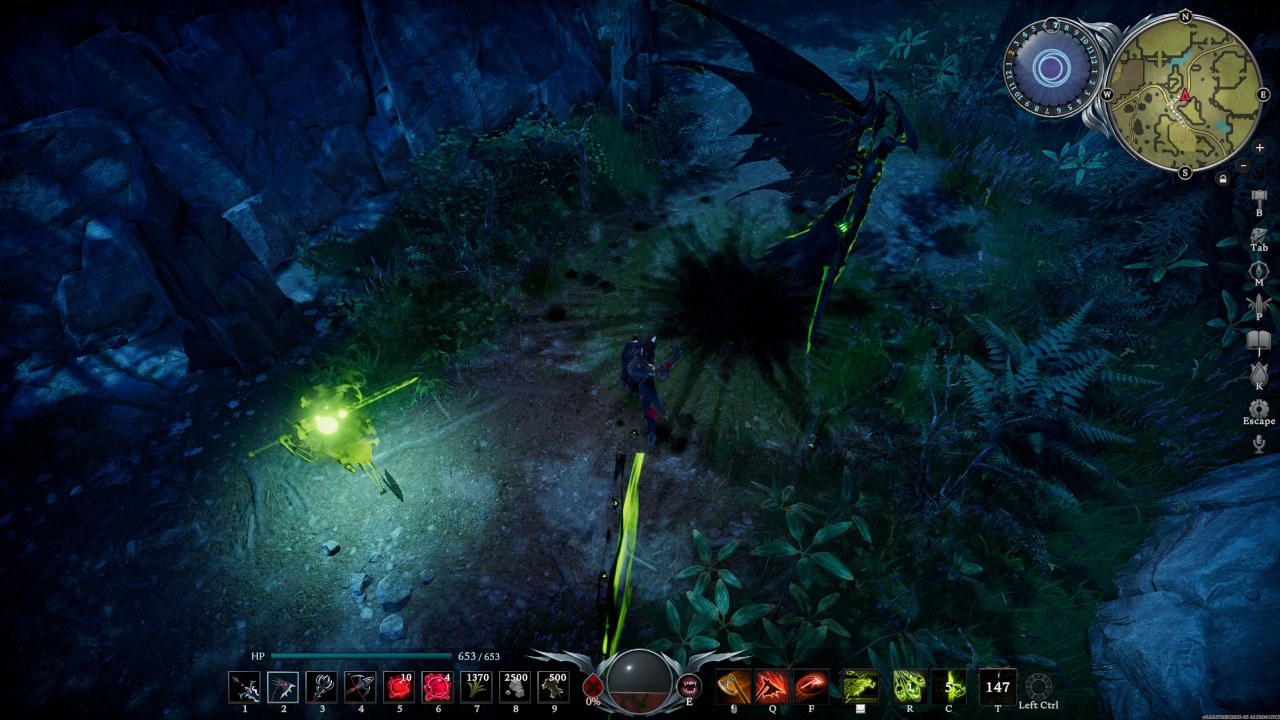Select the axe weapon ability icon

[733, 686]
